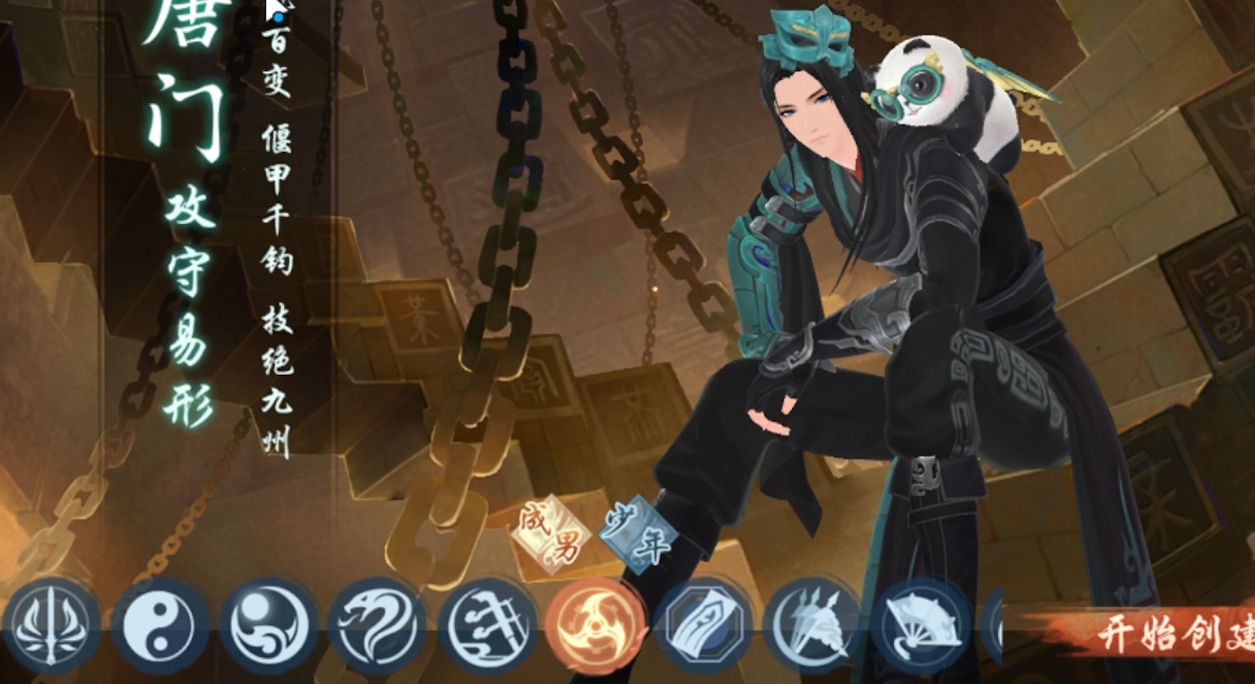Viewport: 1255px width, 684px height.
Task: Choose the yin-yang taiji sect icon
Action: tap(159, 626)
